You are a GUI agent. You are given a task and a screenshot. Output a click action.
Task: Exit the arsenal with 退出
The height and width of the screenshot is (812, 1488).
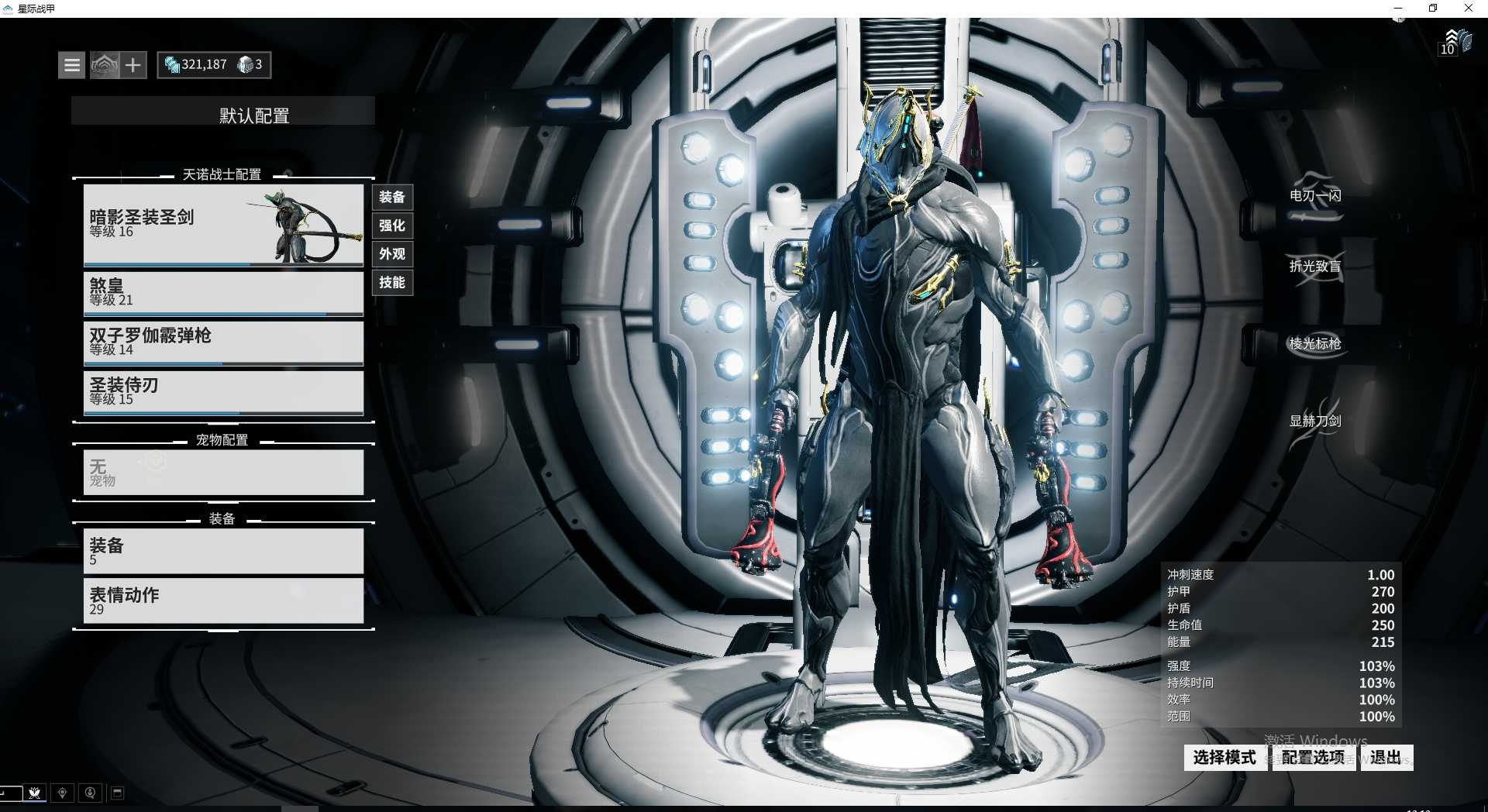(x=1385, y=758)
